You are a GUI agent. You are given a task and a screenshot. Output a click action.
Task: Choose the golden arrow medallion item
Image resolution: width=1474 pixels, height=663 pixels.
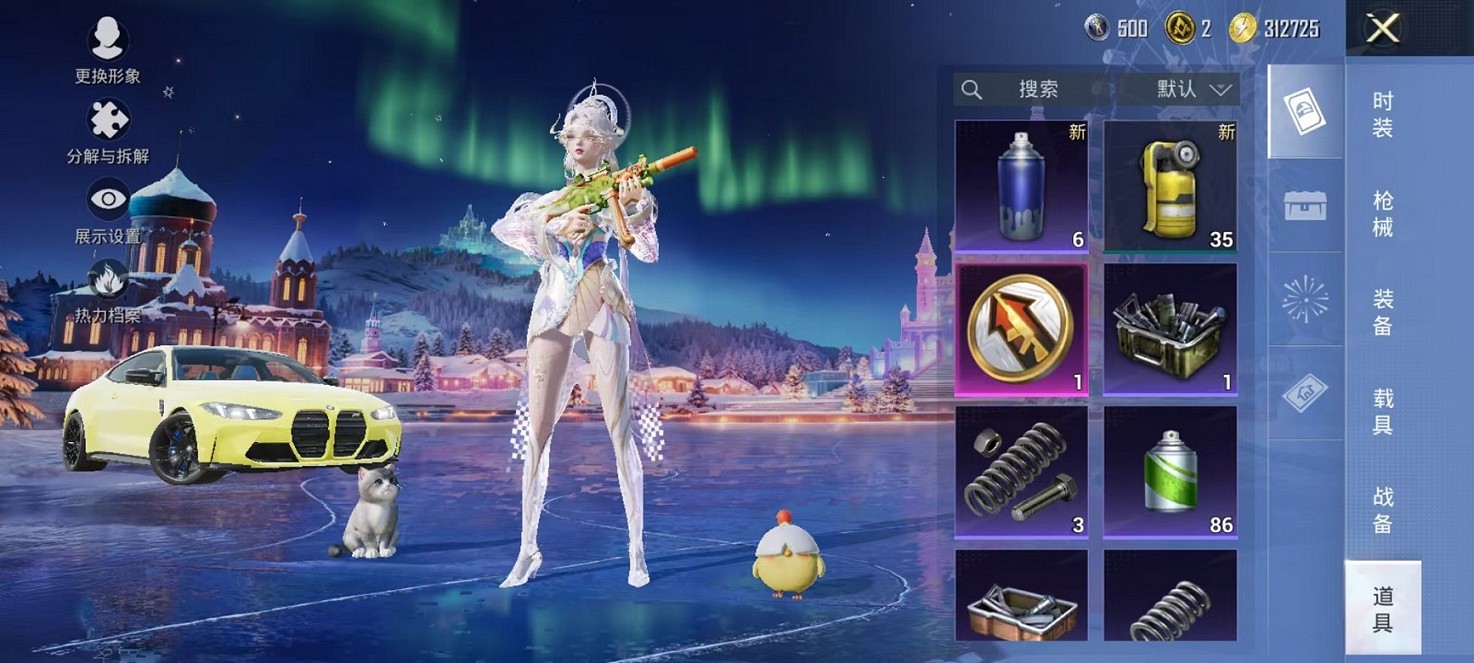coord(1021,329)
